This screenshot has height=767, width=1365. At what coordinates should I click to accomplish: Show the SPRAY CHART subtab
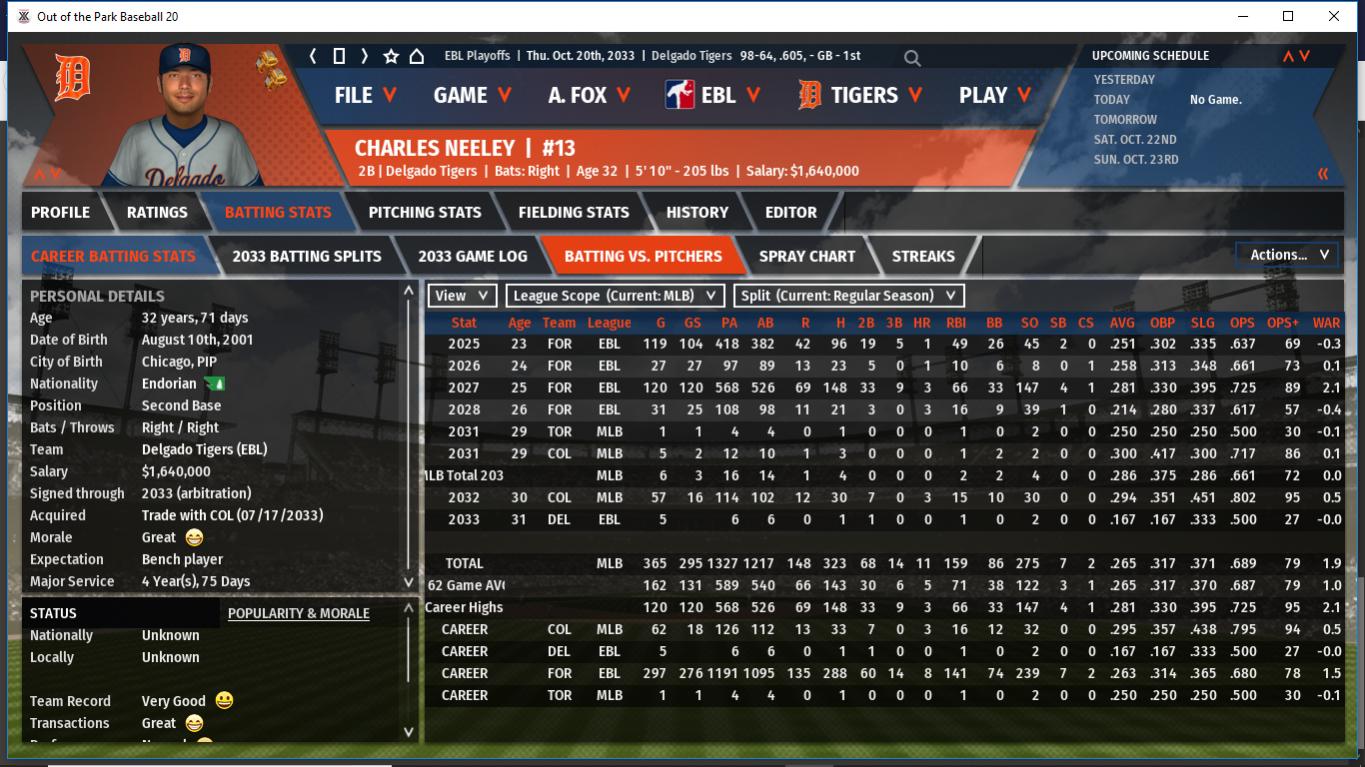tap(807, 256)
